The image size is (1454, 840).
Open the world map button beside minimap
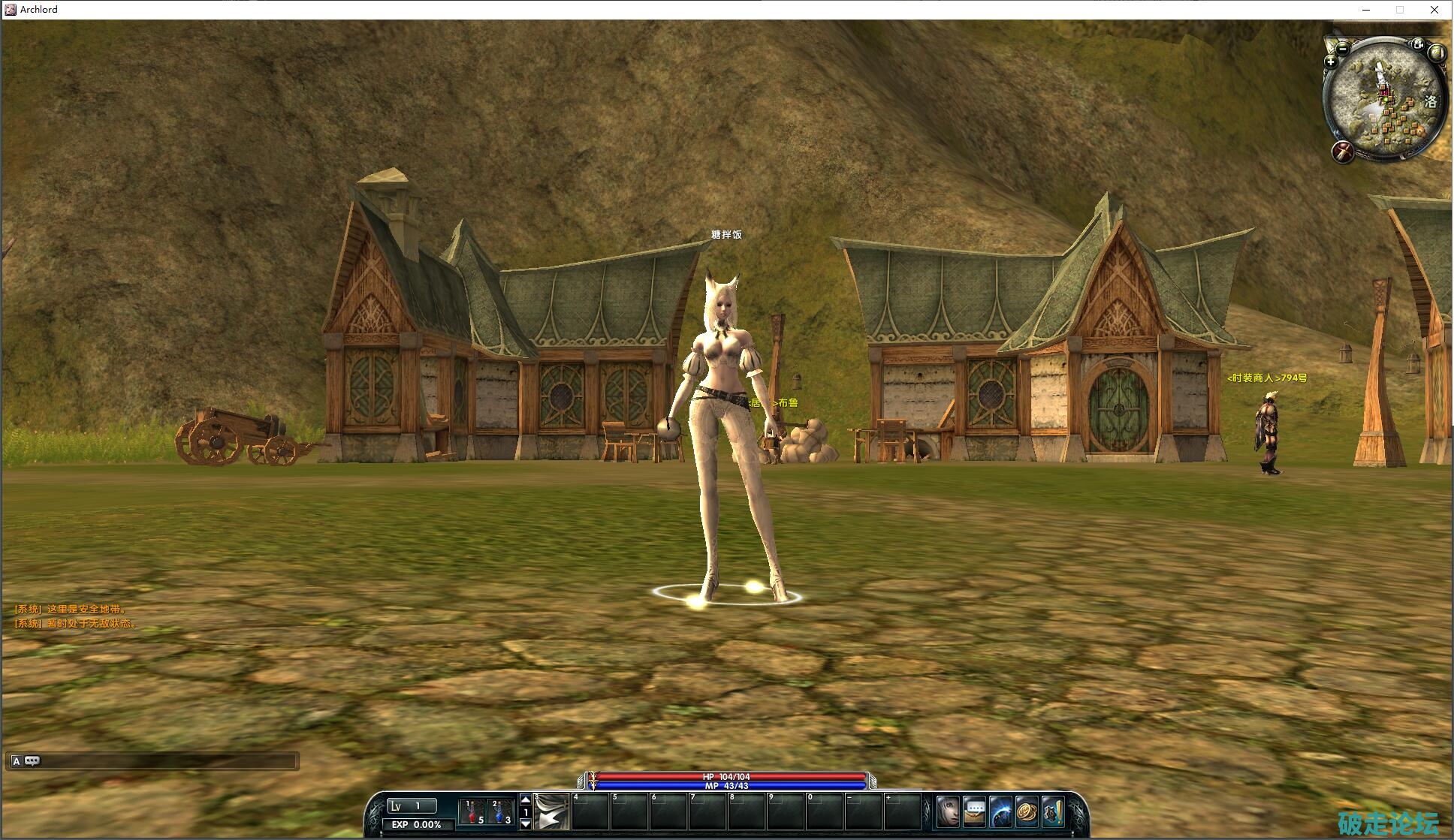coord(1437,53)
